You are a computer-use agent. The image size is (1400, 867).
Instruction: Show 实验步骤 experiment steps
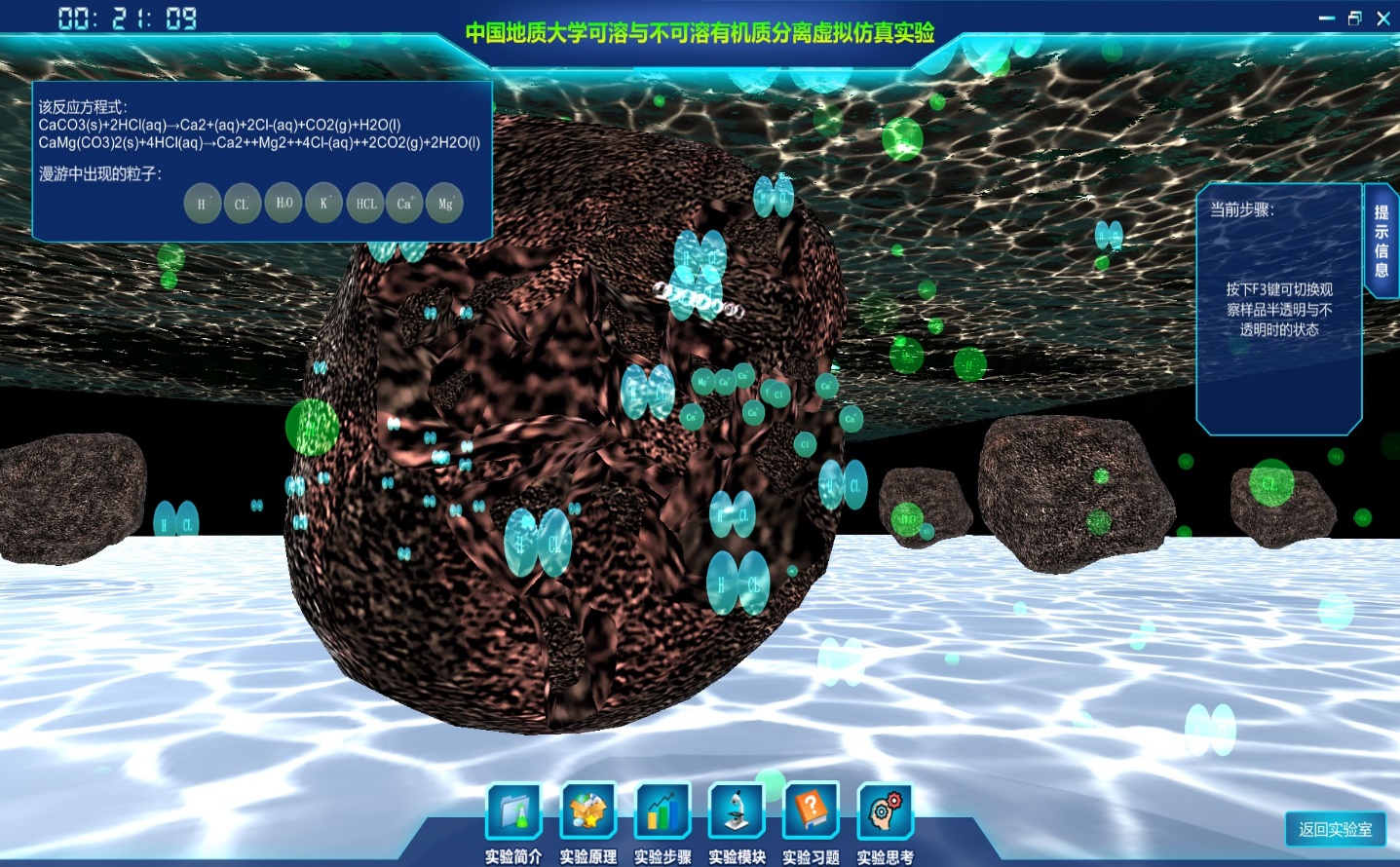(x=662, y=811)
